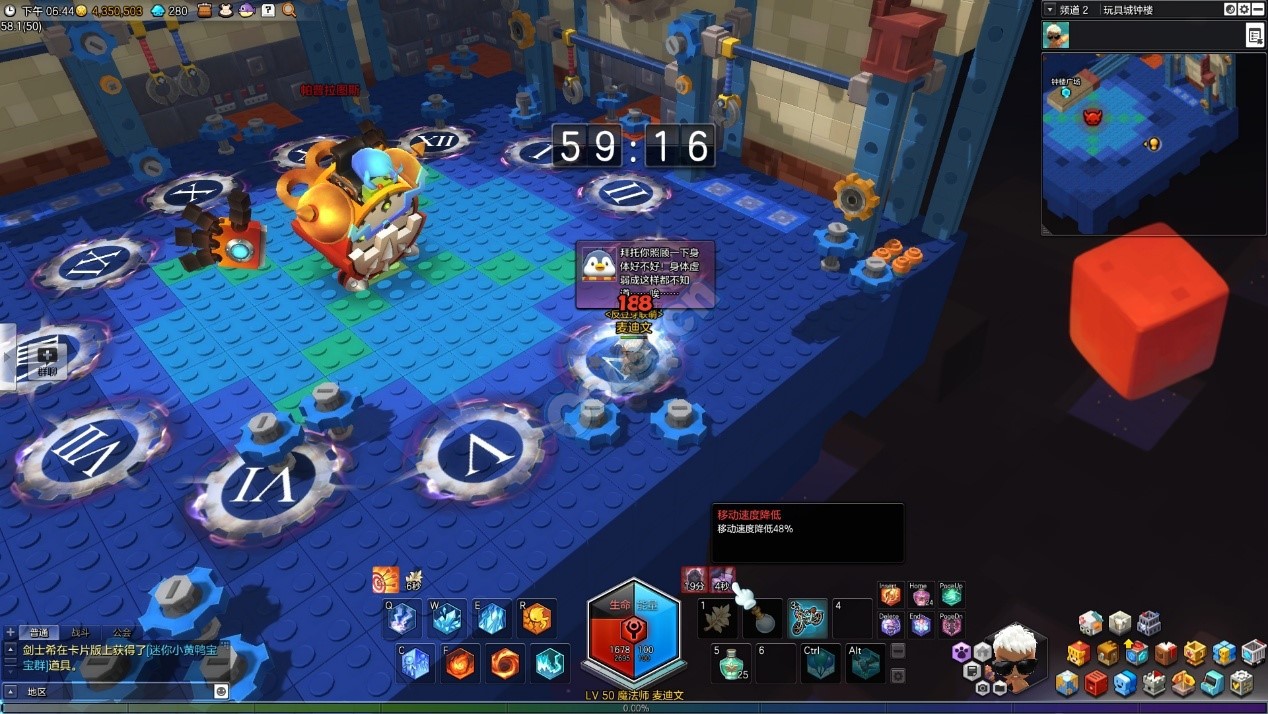Use the W ice crystal skill

[447, 619]
